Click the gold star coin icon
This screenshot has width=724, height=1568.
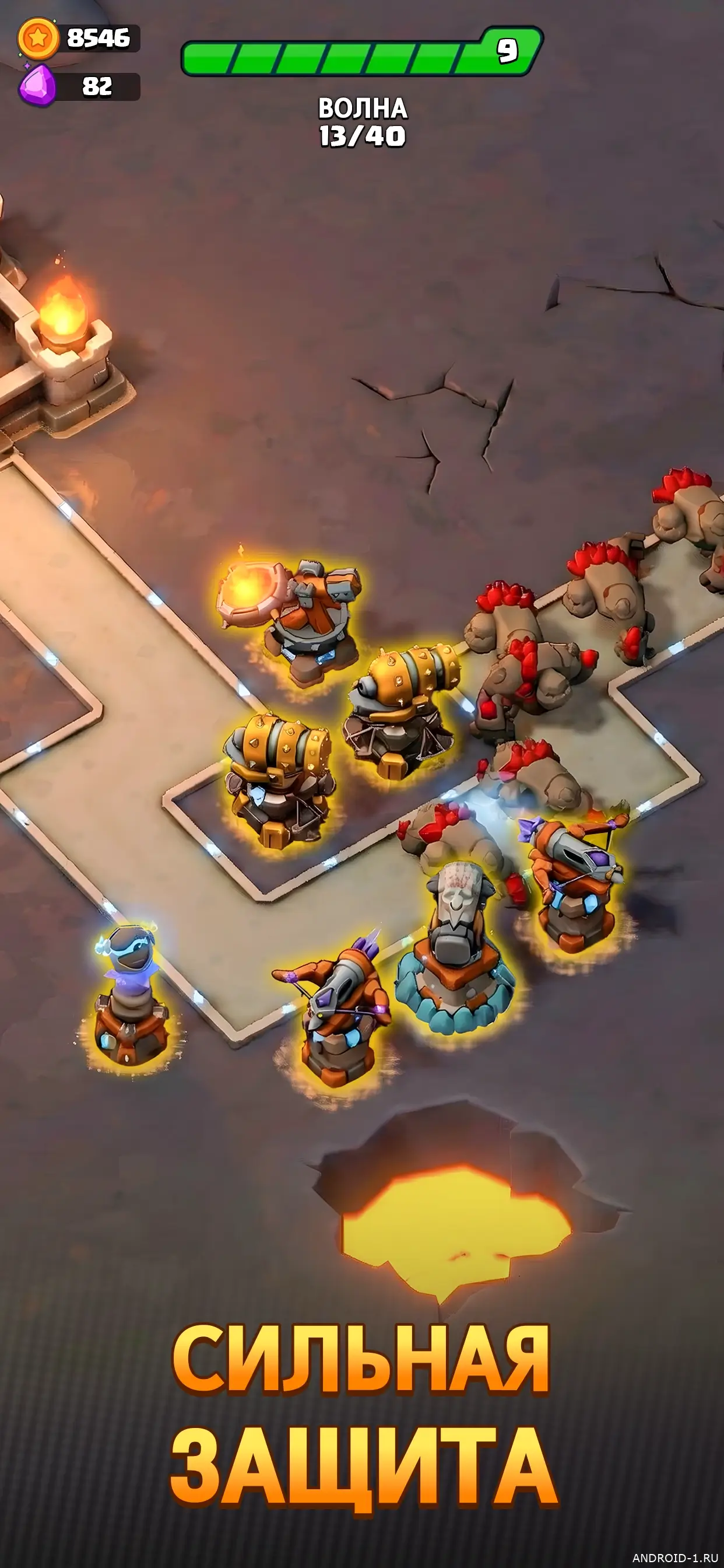pyautogui.click(x=38, y=38)
